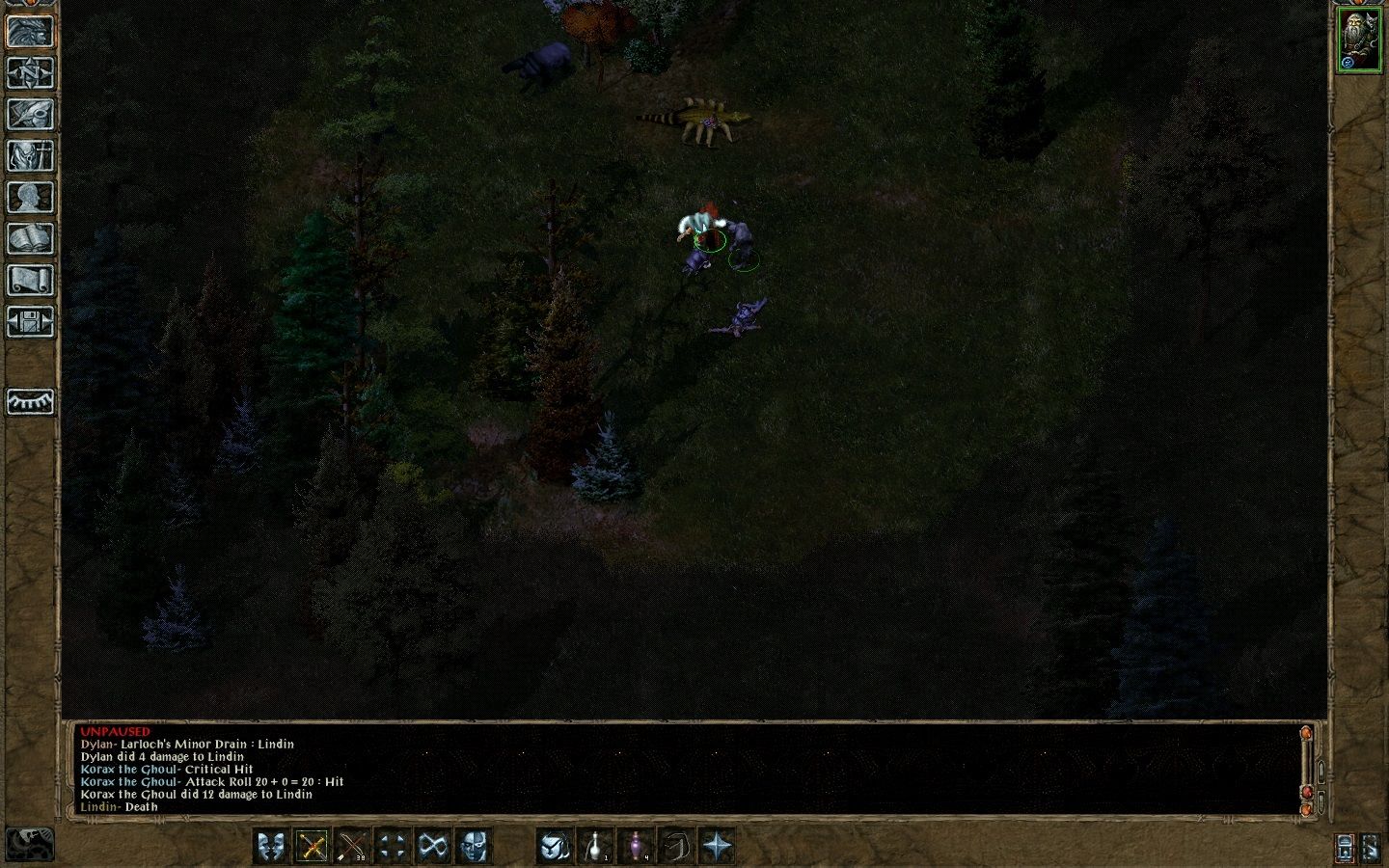Click the red pause gem
This screenshot has height=868, width=1389.
[1307, 793]
